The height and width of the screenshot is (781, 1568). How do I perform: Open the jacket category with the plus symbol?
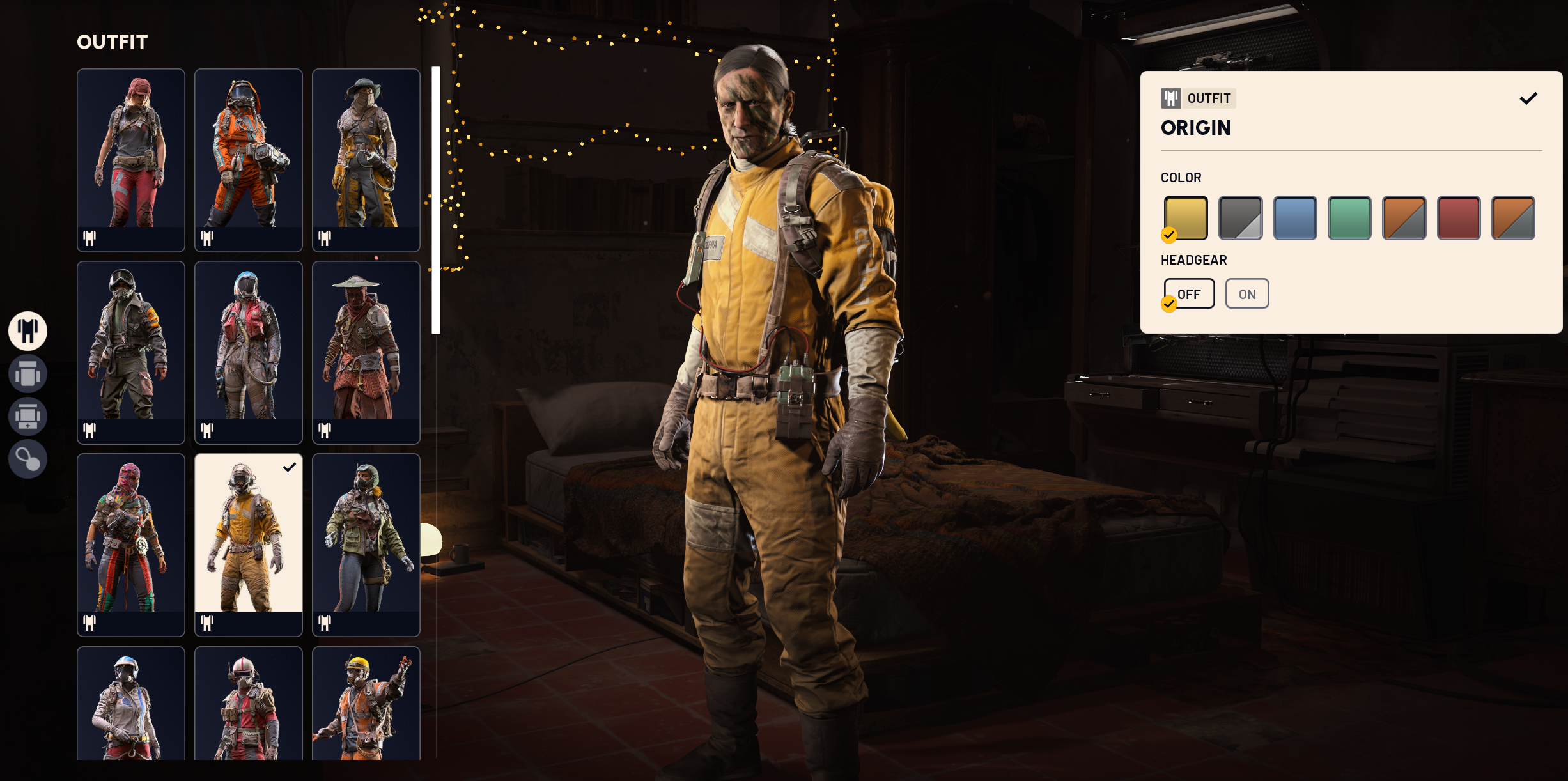pyautogui.click(x=27, y=416)
